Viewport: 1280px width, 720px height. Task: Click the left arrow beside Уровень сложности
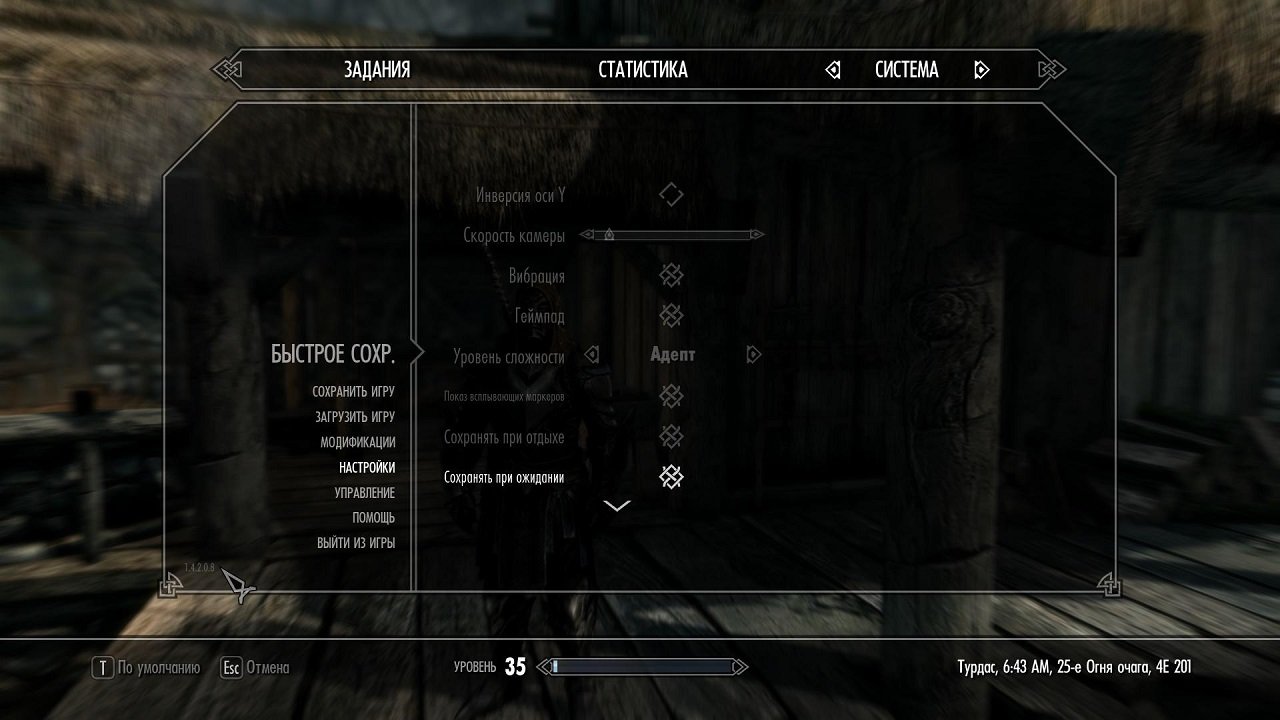(x=594, y=354)
